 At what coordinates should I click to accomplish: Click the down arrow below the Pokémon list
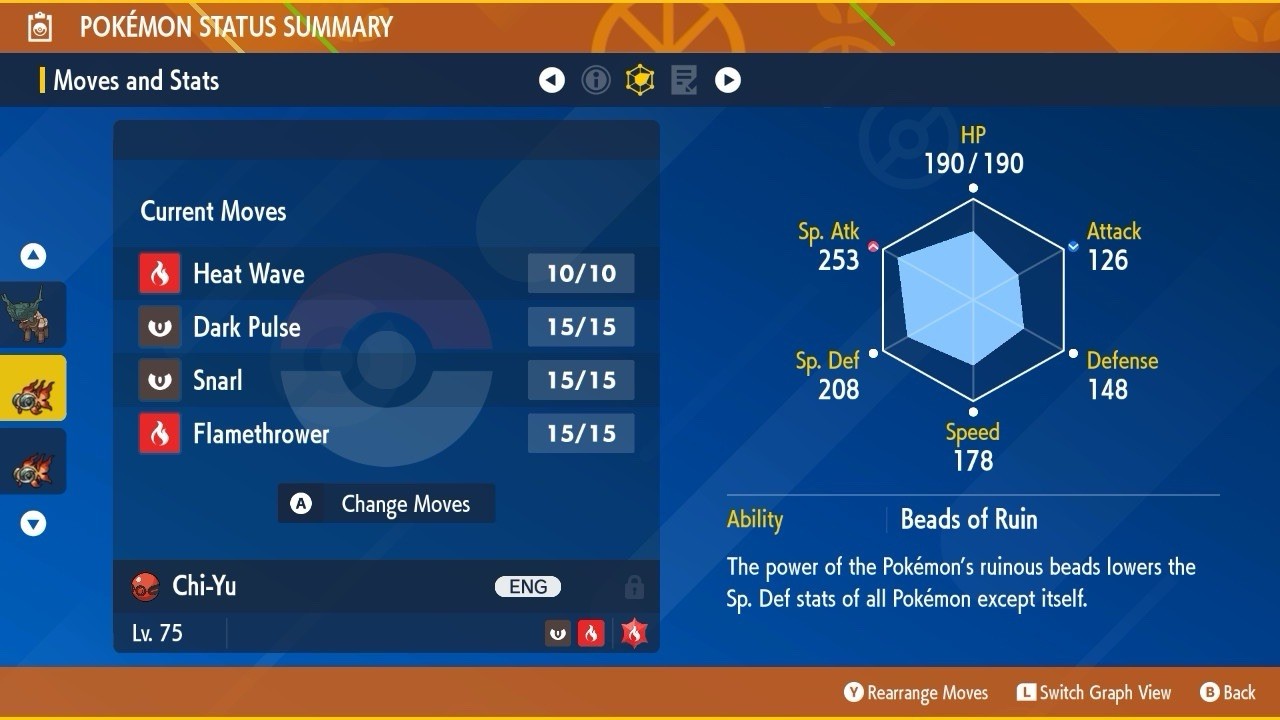pos(33,523)
